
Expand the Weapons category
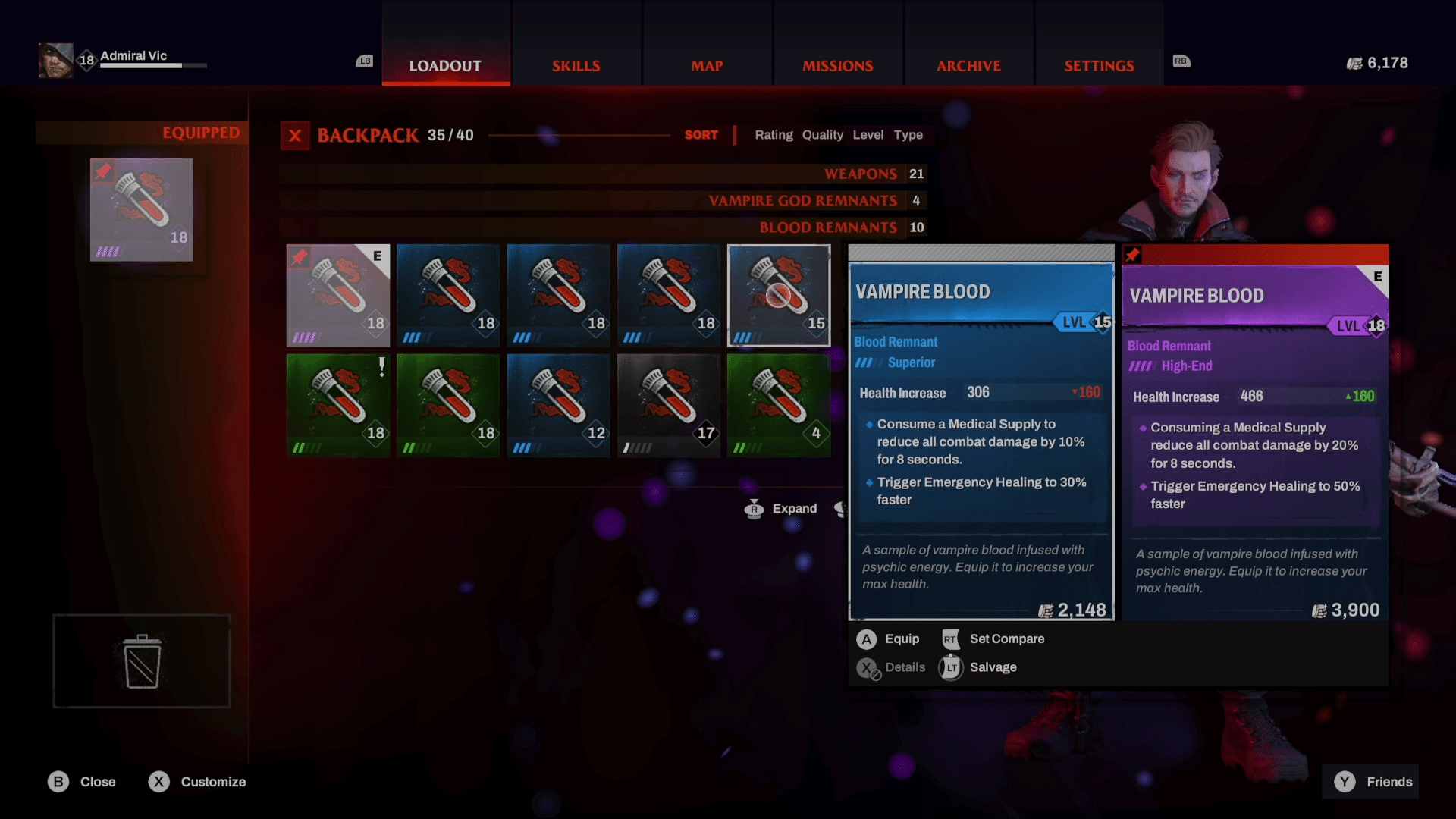point(861,174)
